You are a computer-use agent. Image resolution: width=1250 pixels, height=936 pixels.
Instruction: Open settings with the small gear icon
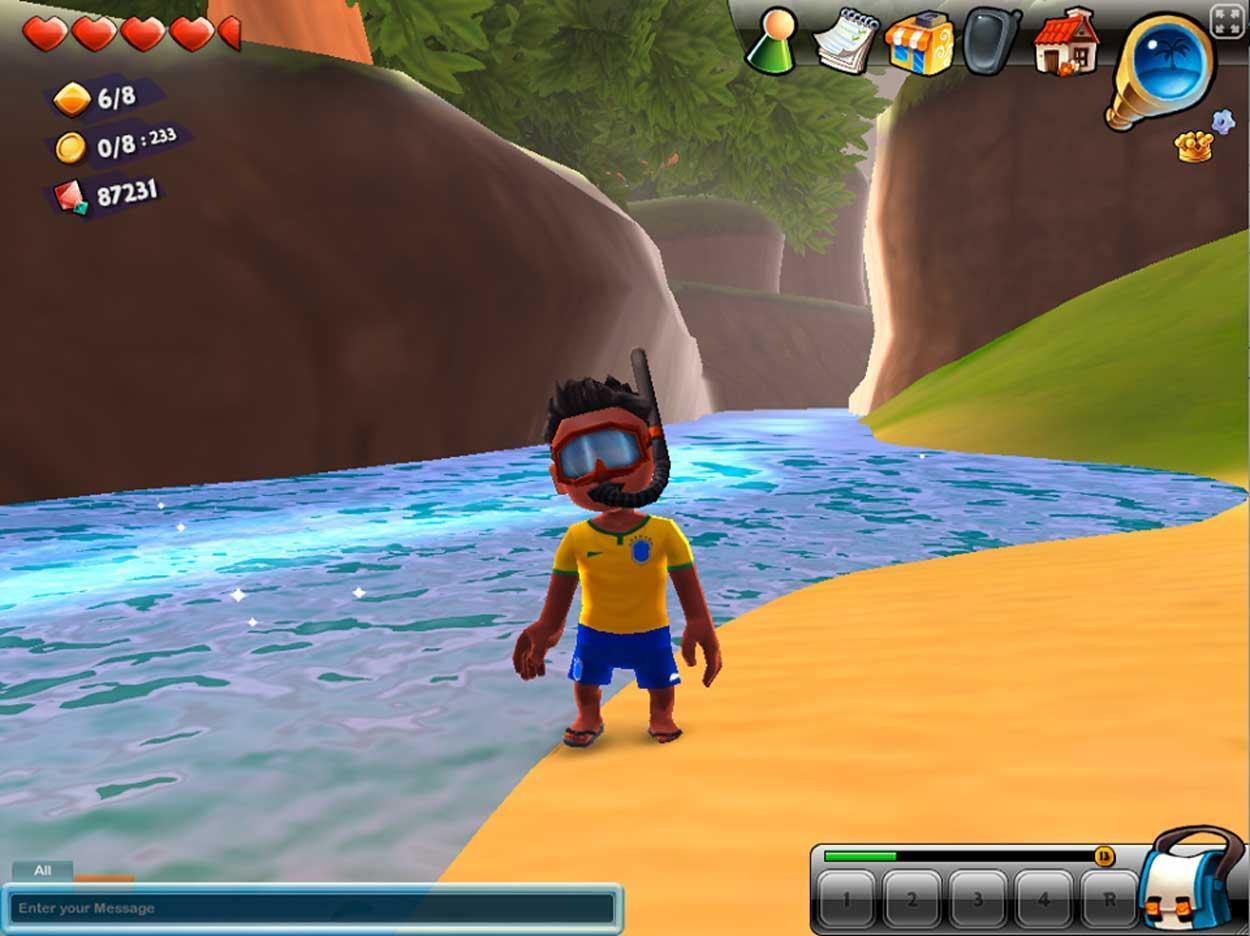1223,121
